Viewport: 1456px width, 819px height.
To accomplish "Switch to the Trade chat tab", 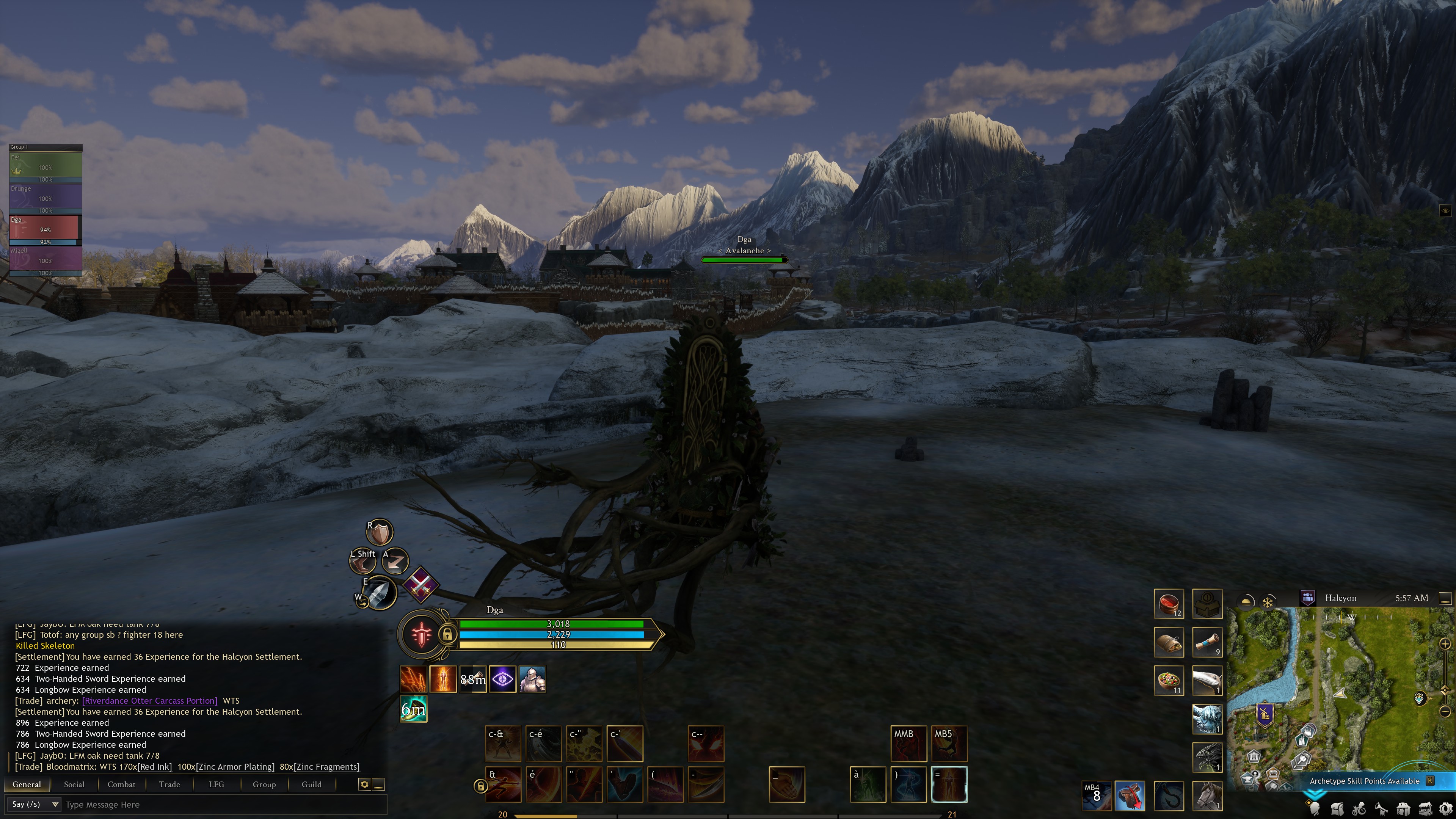I will pyautogui.click(x=169, y=784).
